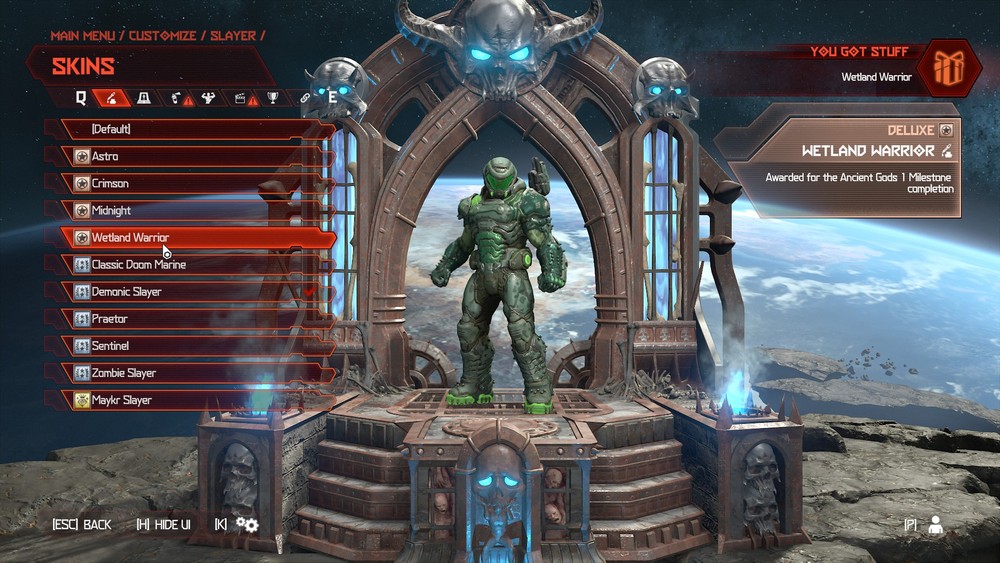Go back with the Back button
This screenshot has height=563, width=1000.
[82, 525]
